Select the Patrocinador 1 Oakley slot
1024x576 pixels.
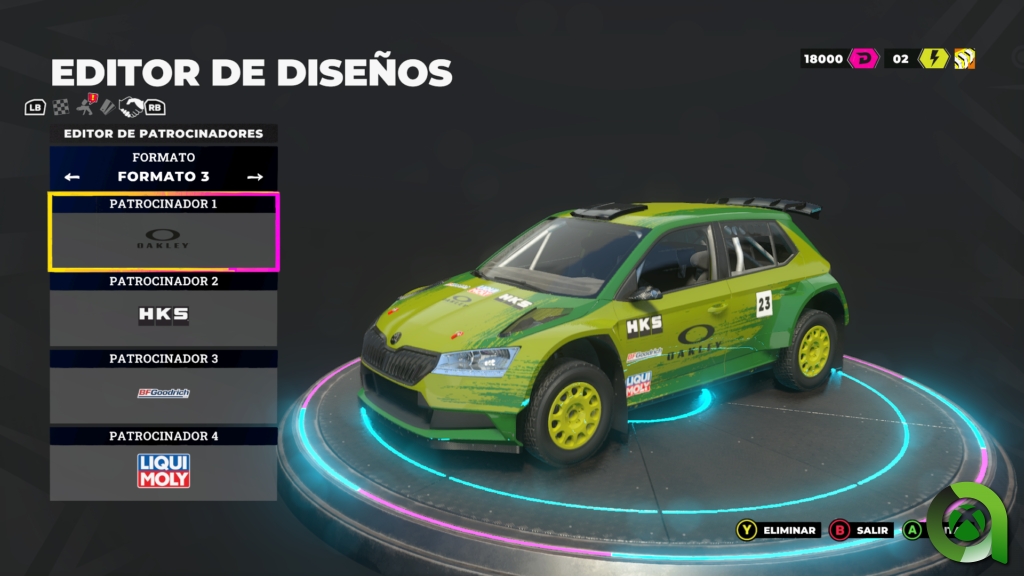coord(163,240)
